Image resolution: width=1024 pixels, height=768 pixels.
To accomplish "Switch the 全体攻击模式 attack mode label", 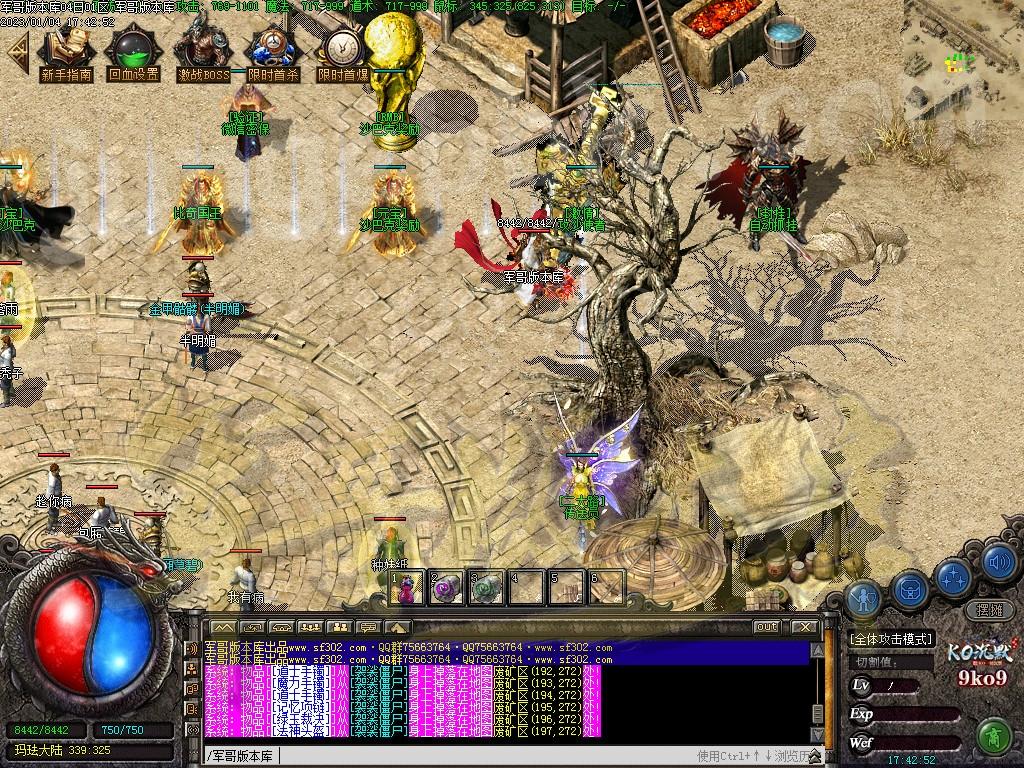I will coord(890,639).
